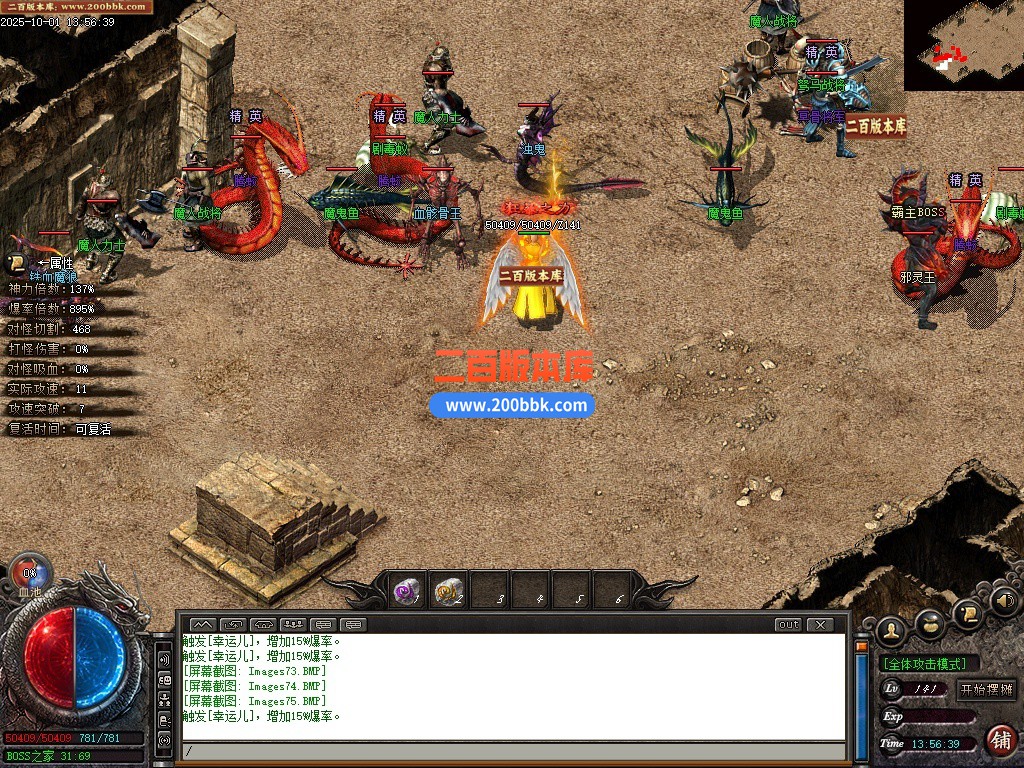
Task: Close the chat window with X
Action: [819, 625]
